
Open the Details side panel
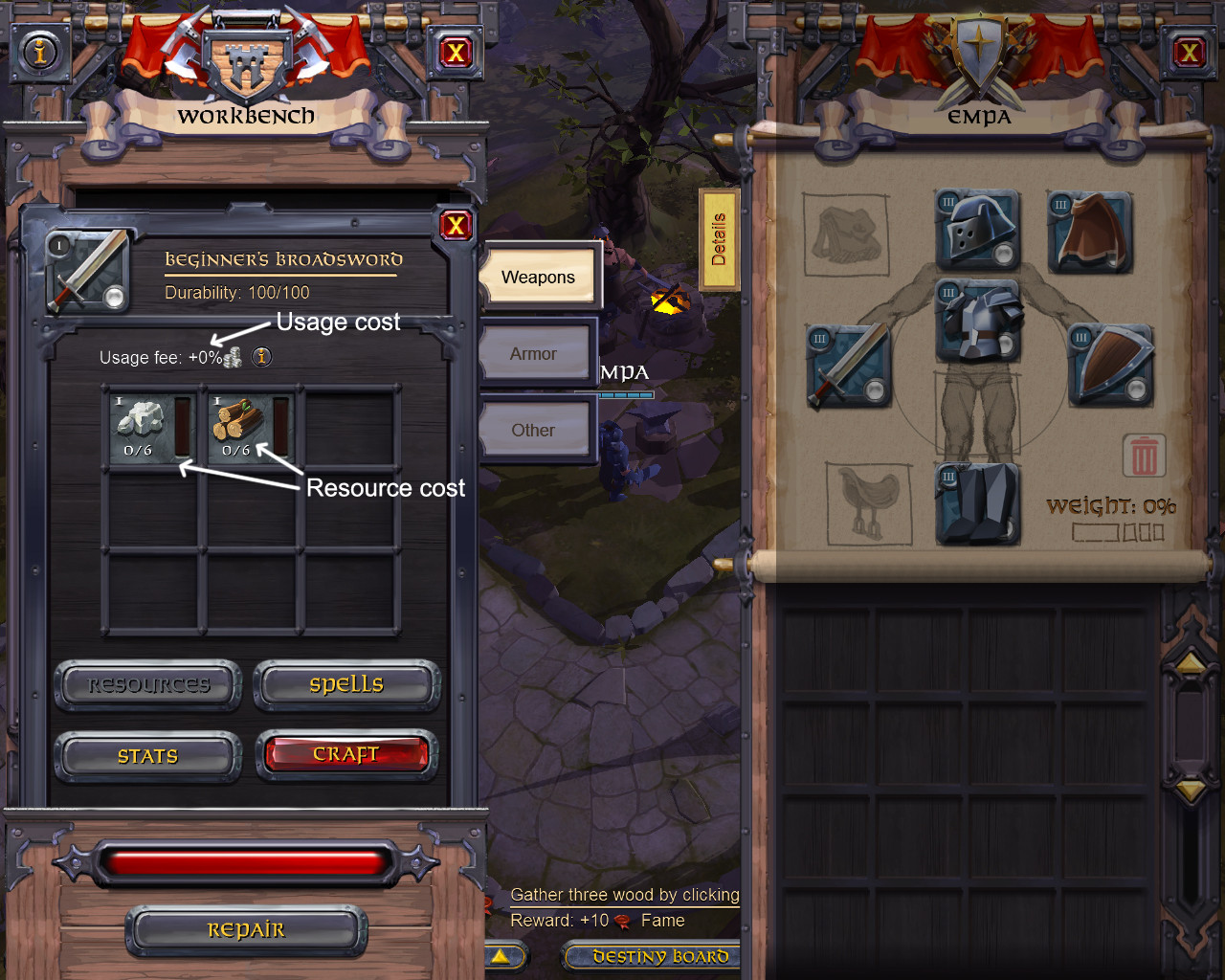tap(720, 239)
